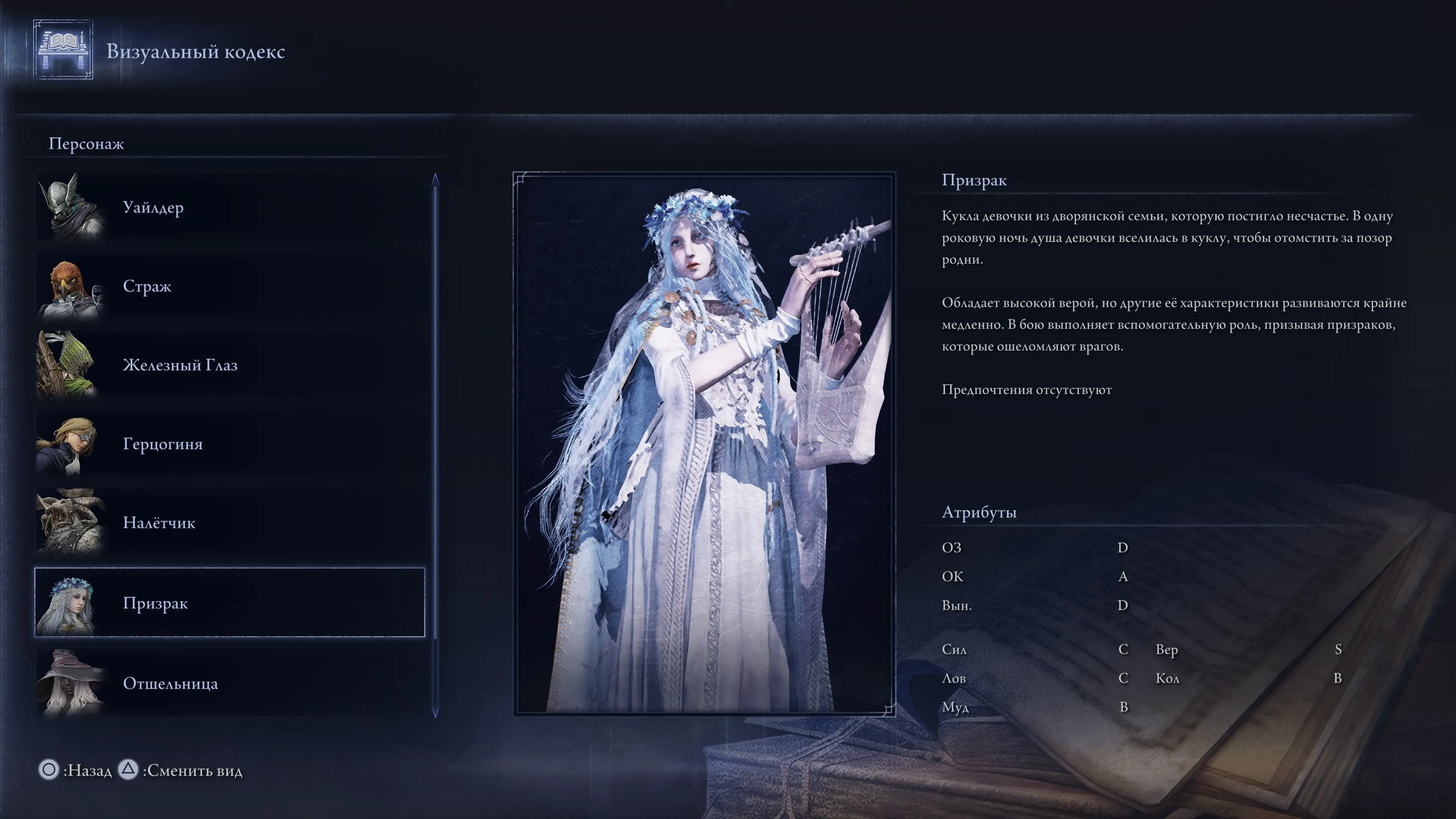Choose the Страж character entry
This screenshot has width=1456, height=819.
point(229,287)
